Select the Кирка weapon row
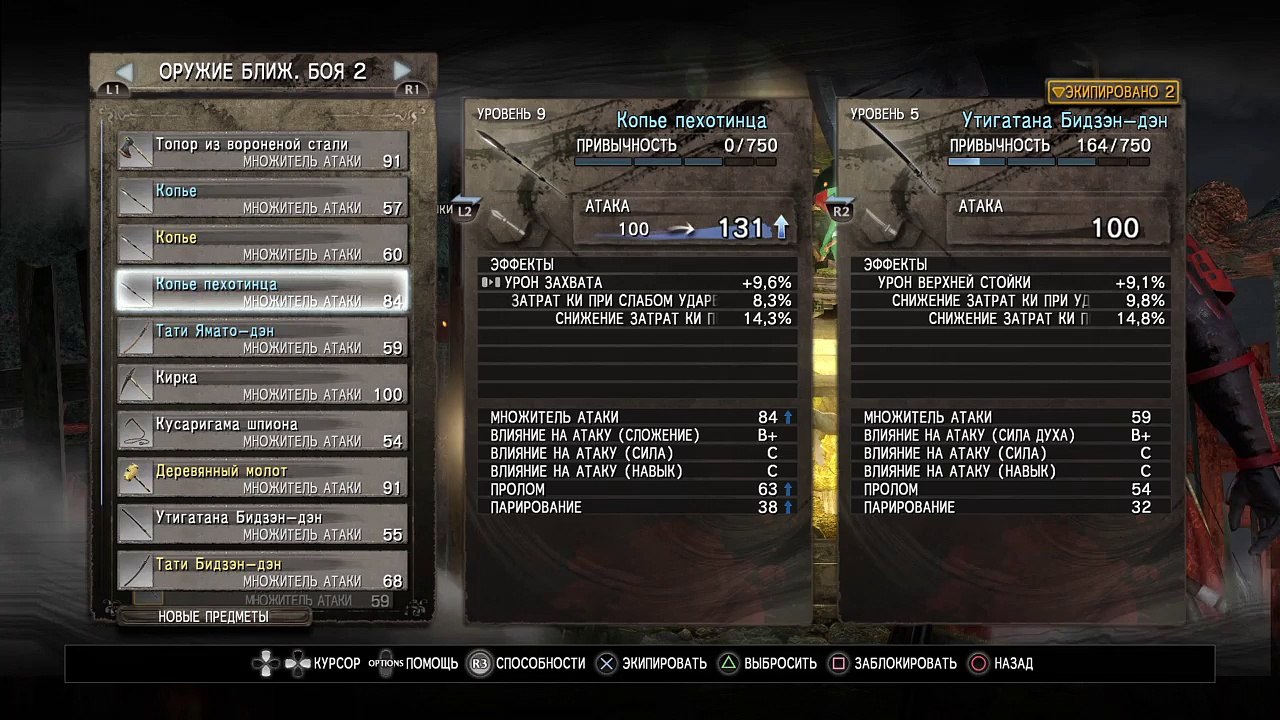The height and width of the screenshot is (720, 1280). point(262,386)
